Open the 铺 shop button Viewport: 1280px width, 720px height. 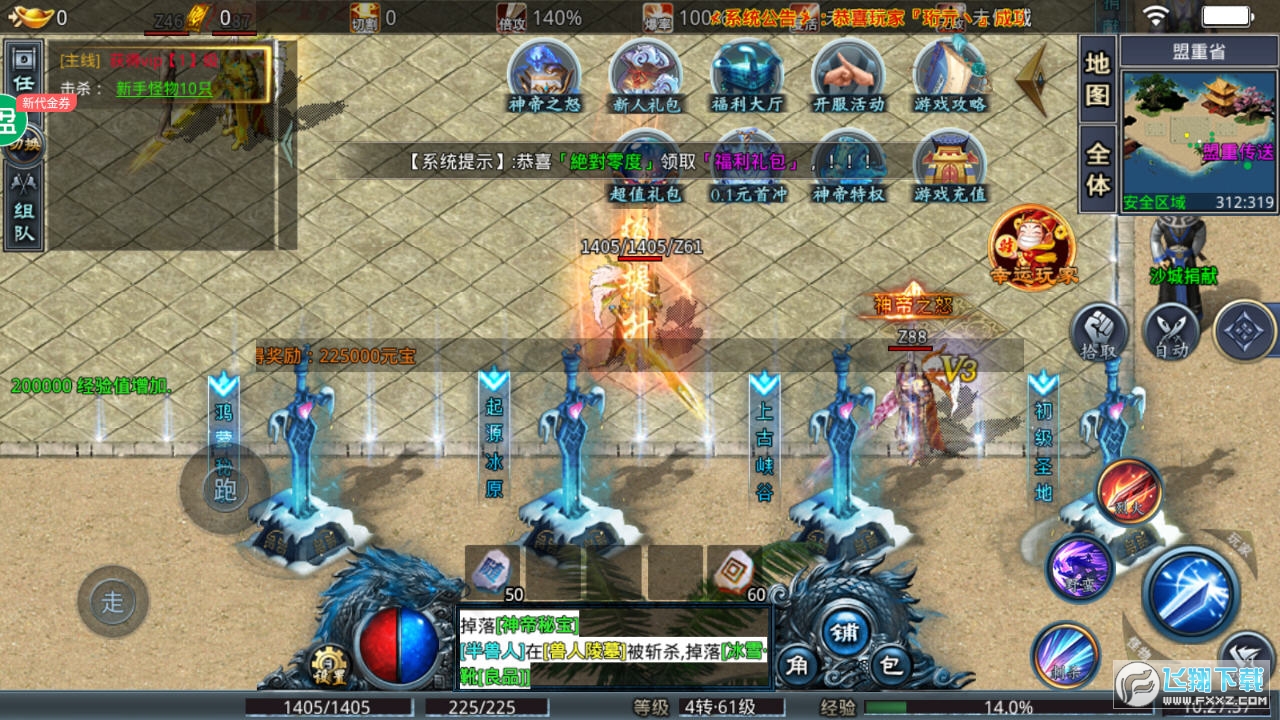(845, 632)
